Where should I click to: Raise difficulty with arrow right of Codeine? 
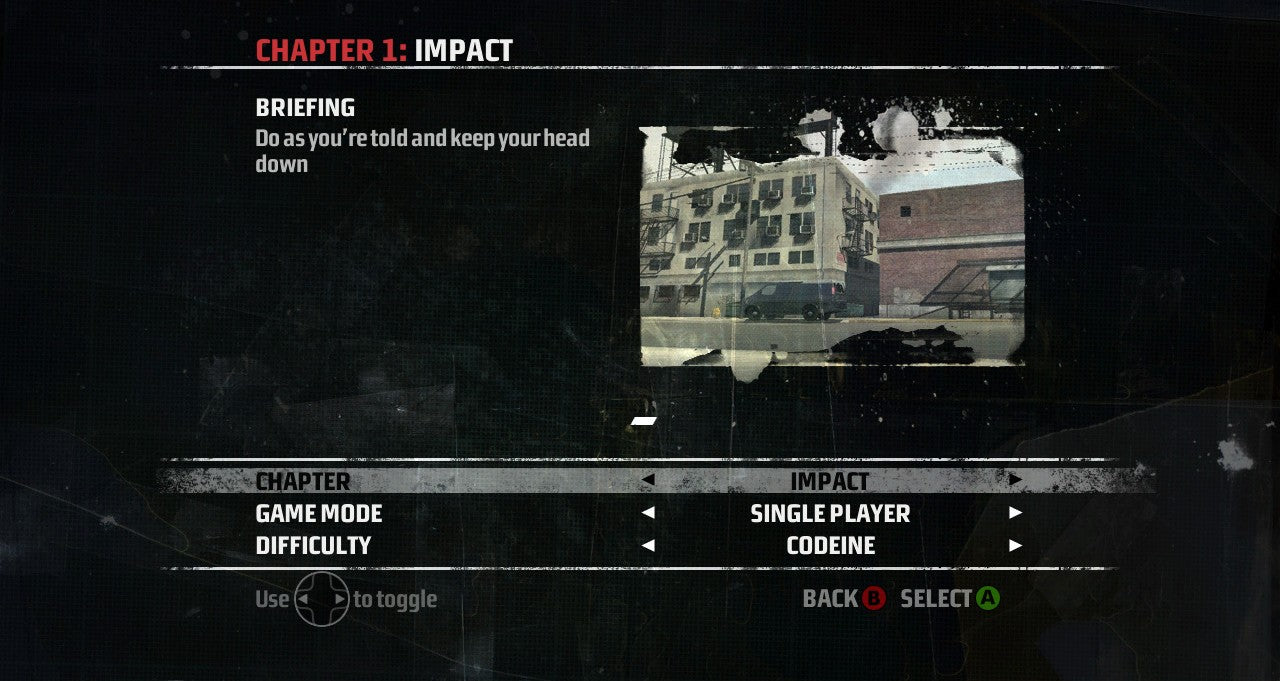1015,545
